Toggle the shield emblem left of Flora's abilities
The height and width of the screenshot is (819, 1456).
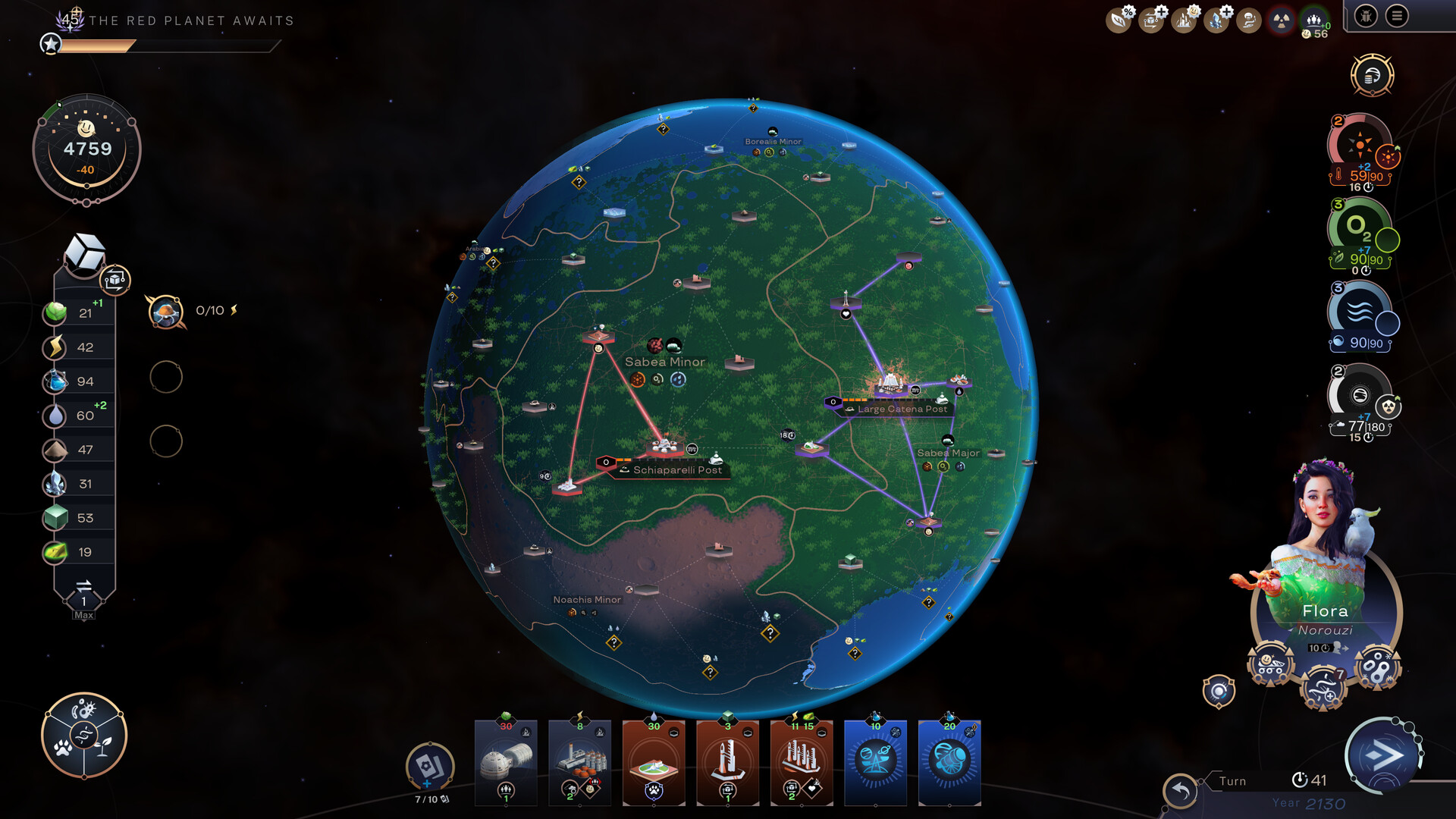pyautogui.click(x=1219, y=692)
